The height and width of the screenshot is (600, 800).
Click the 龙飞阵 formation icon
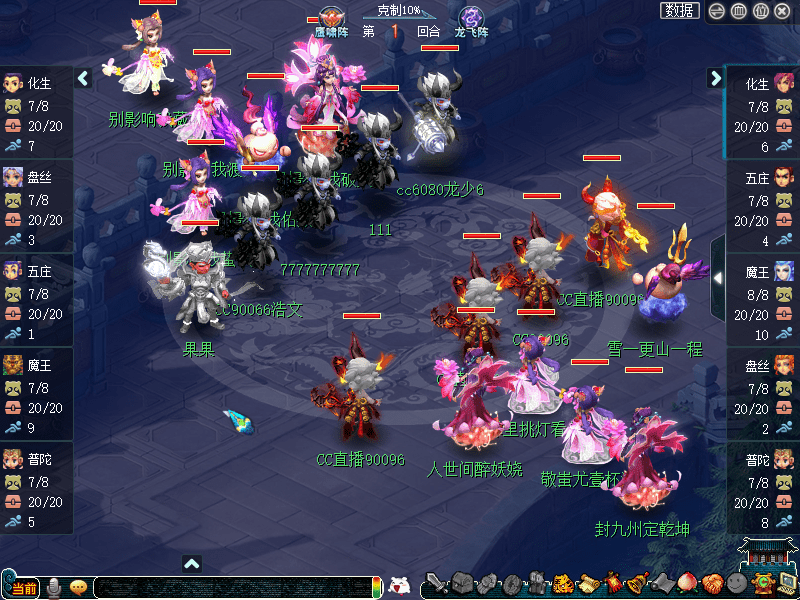[x=471, y=19]
